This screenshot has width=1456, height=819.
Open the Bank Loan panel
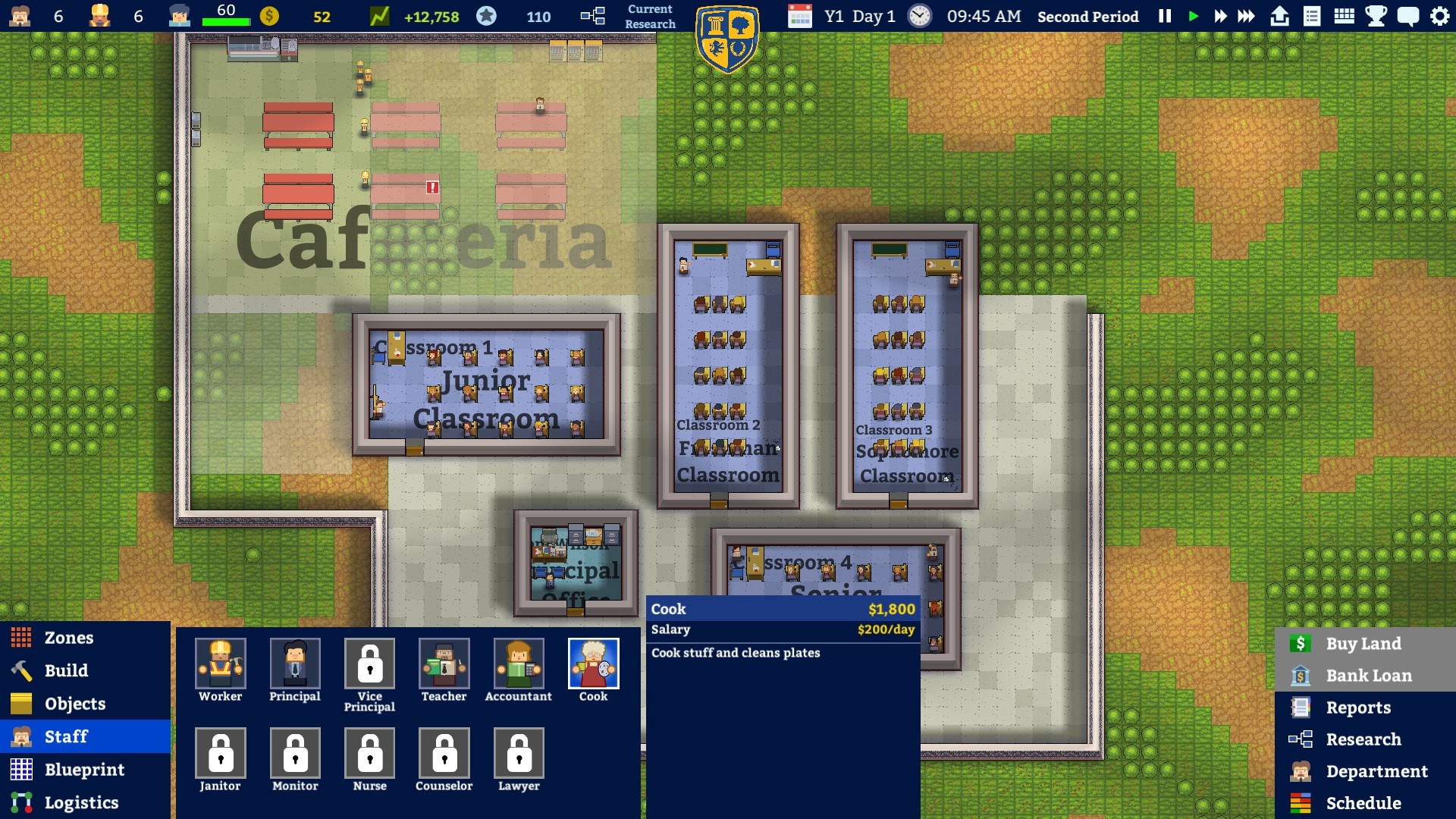point(1368,676)
